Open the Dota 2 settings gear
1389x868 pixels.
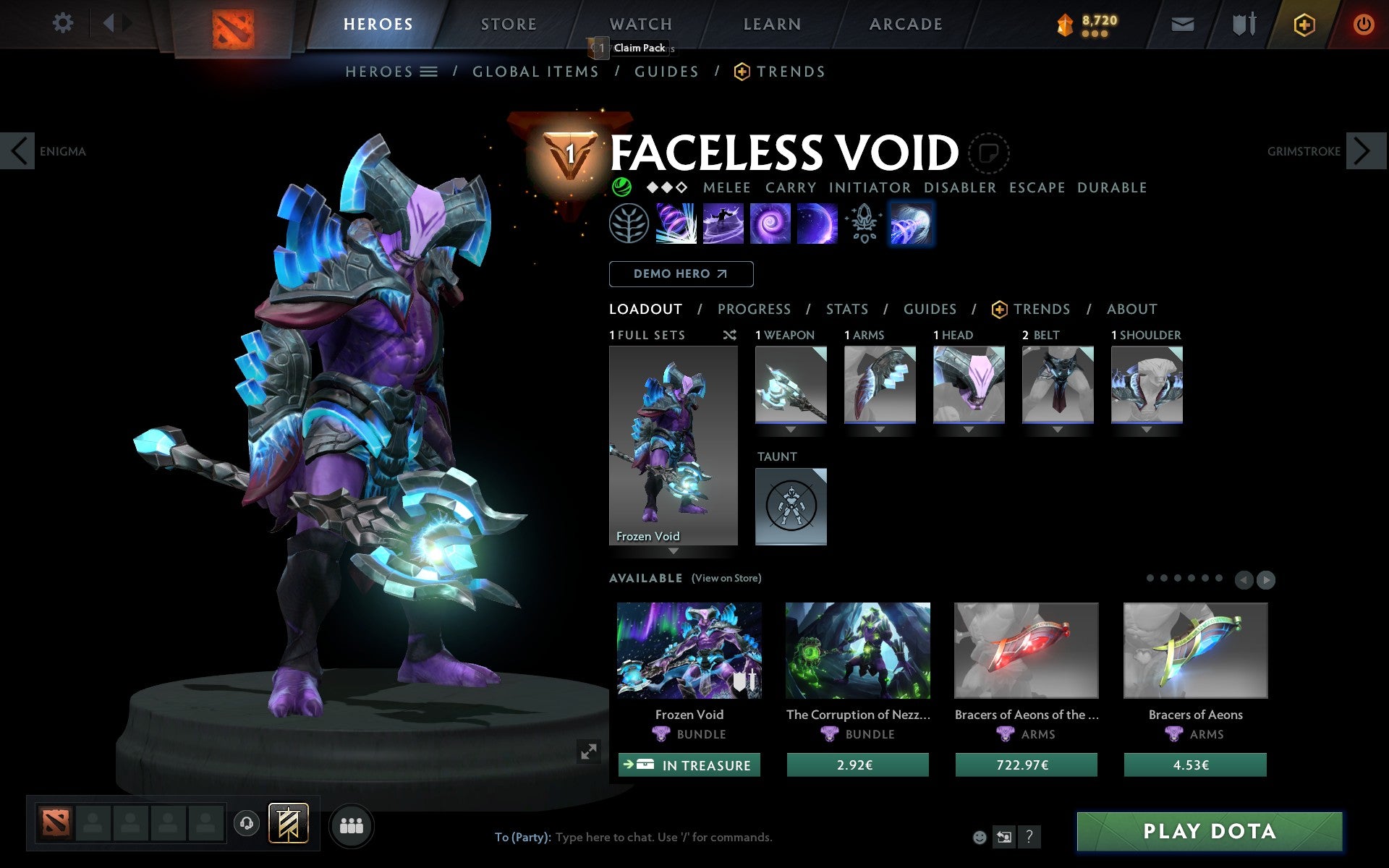tap(64, 23)
